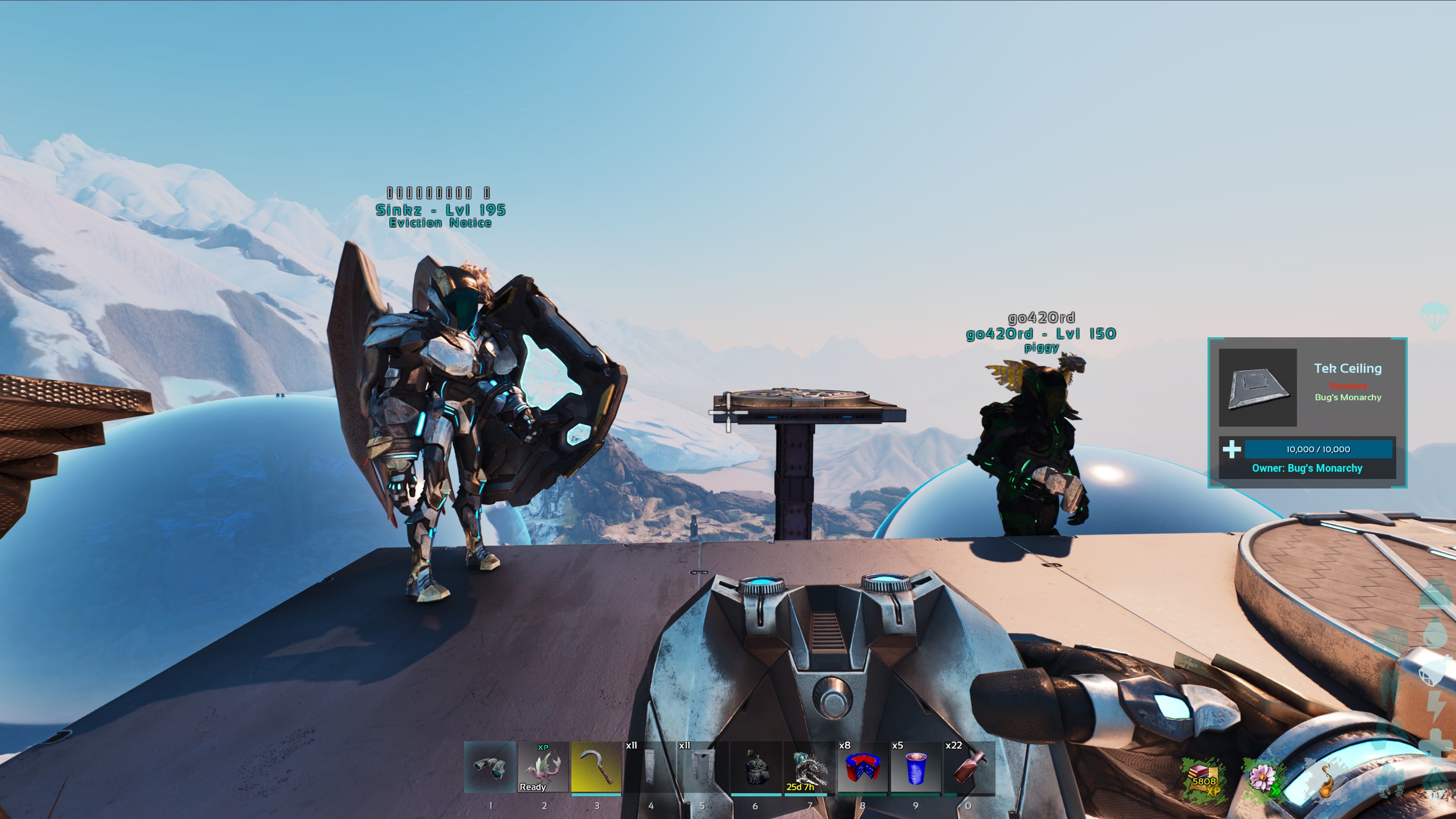The height and width of the screenshot is (819, 1456).
Task: Select the door stack in slot 4
Action: pyautogui.click(x=649, y=767)
